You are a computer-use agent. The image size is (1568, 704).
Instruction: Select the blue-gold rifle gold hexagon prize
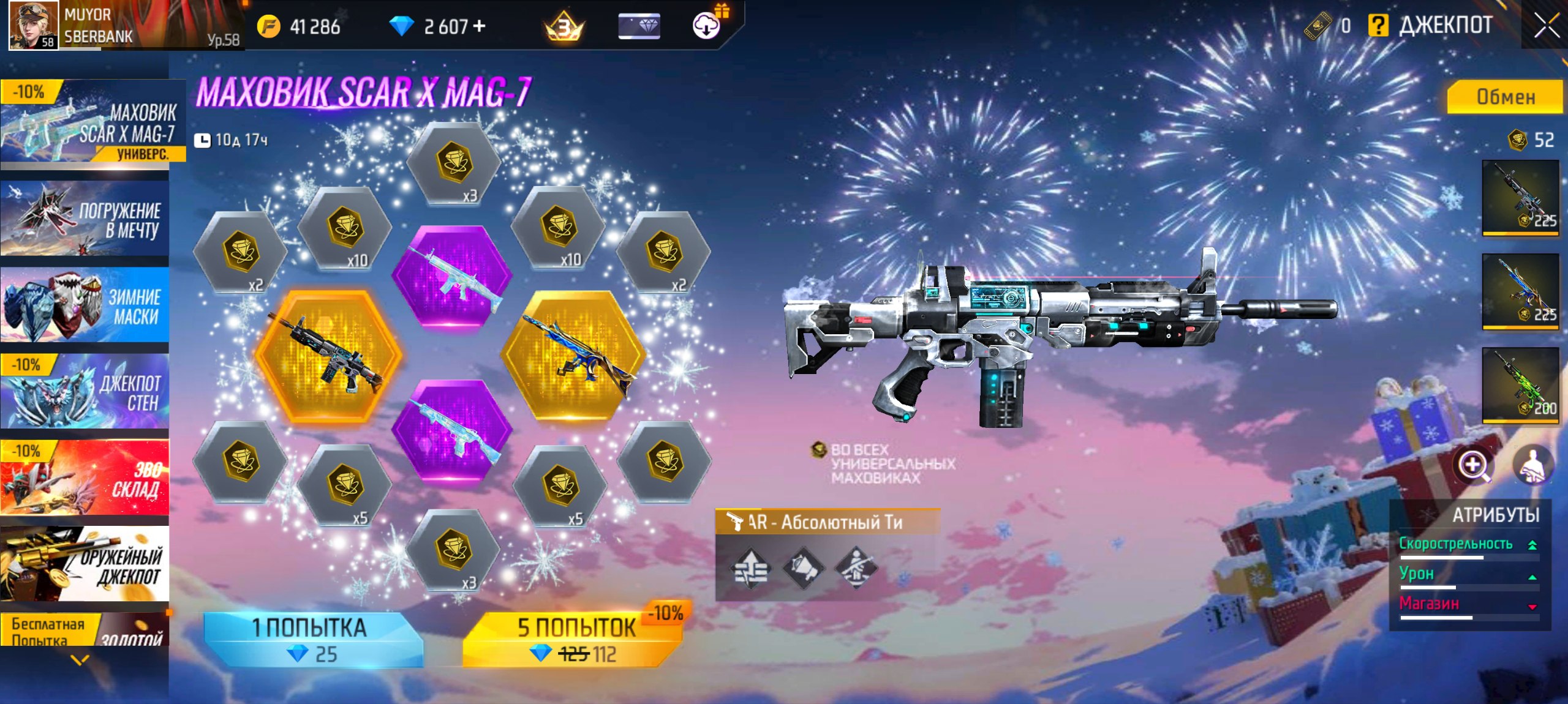point(574,355)
